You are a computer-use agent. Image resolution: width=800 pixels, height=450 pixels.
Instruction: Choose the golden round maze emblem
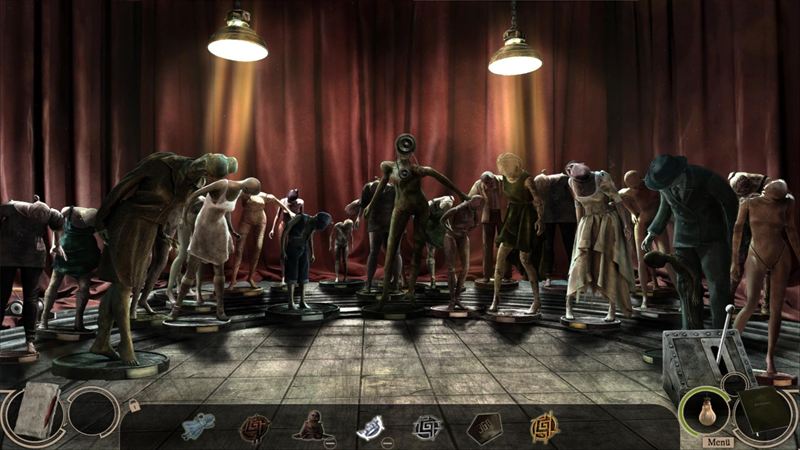[543, 427]
